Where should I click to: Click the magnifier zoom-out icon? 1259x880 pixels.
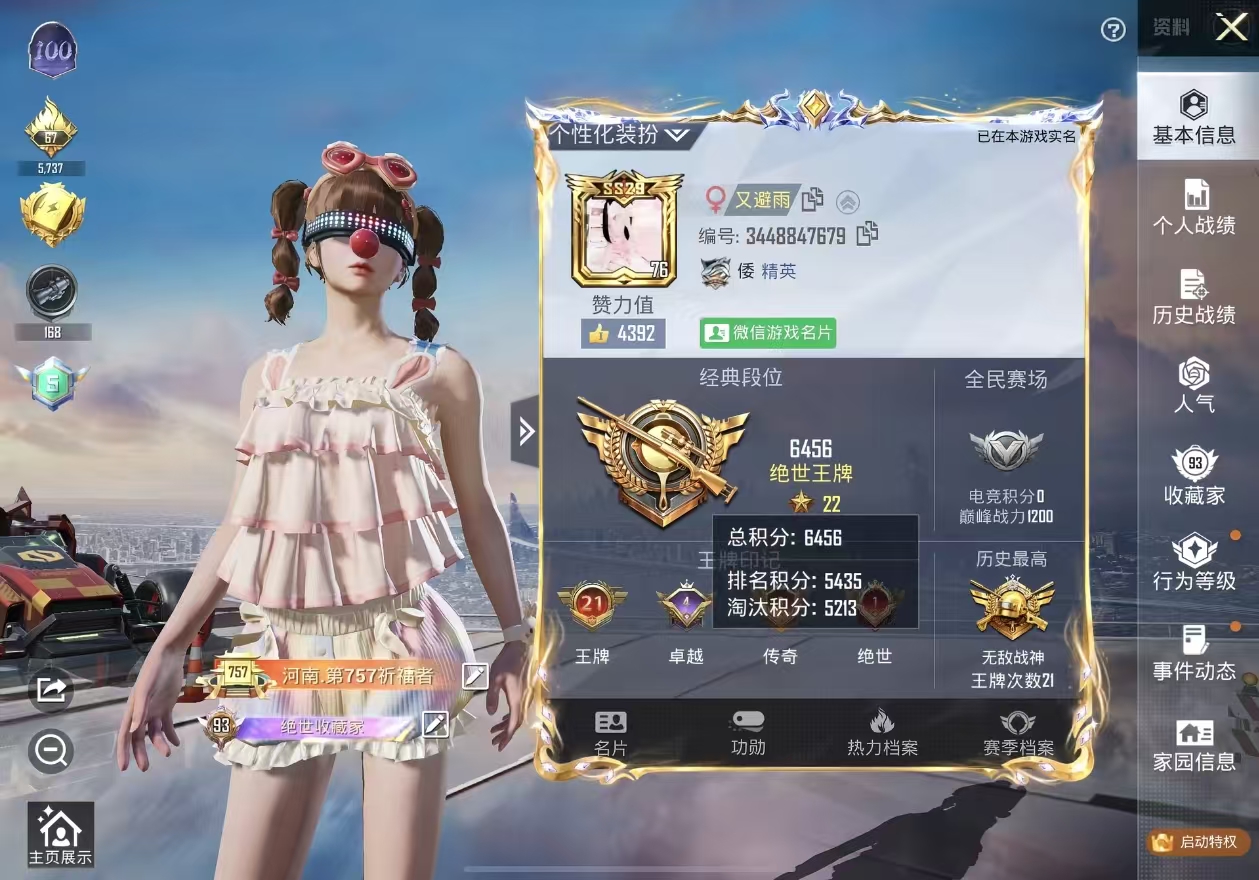click(x=50, y=750)
